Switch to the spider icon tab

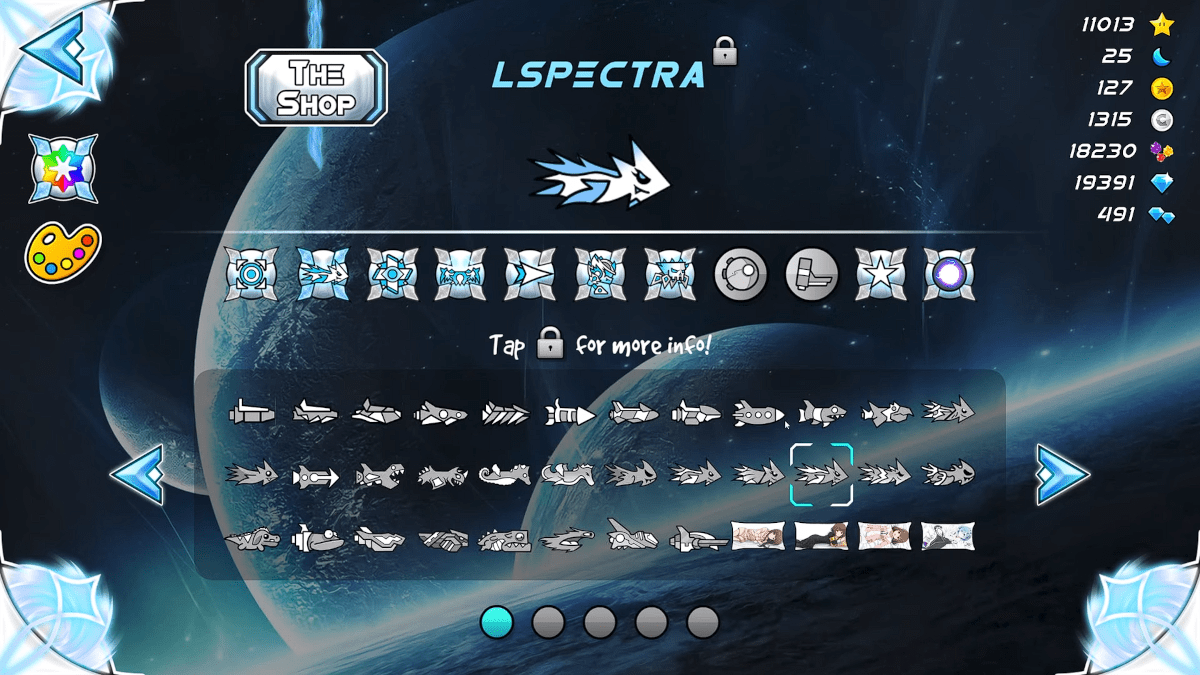tap(669, 274)
